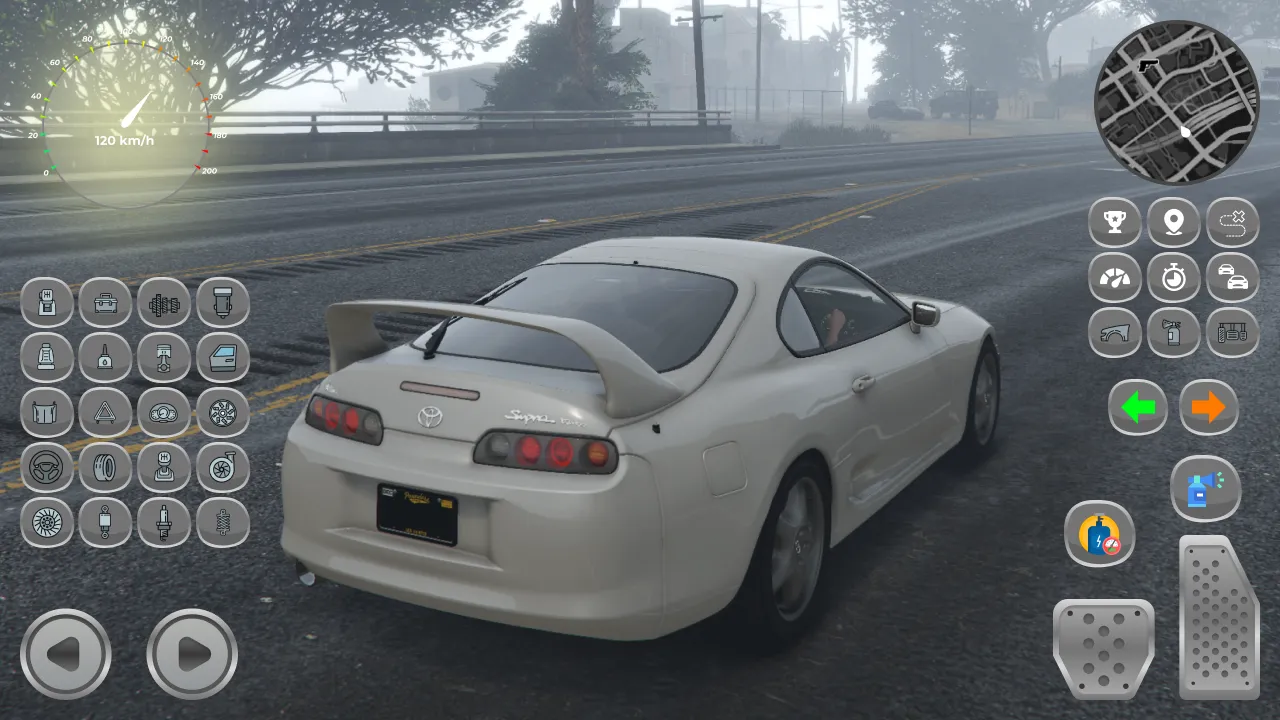Open the engine piston upgrade
The height and width of the screenshot is (720, 1280).
164,359
